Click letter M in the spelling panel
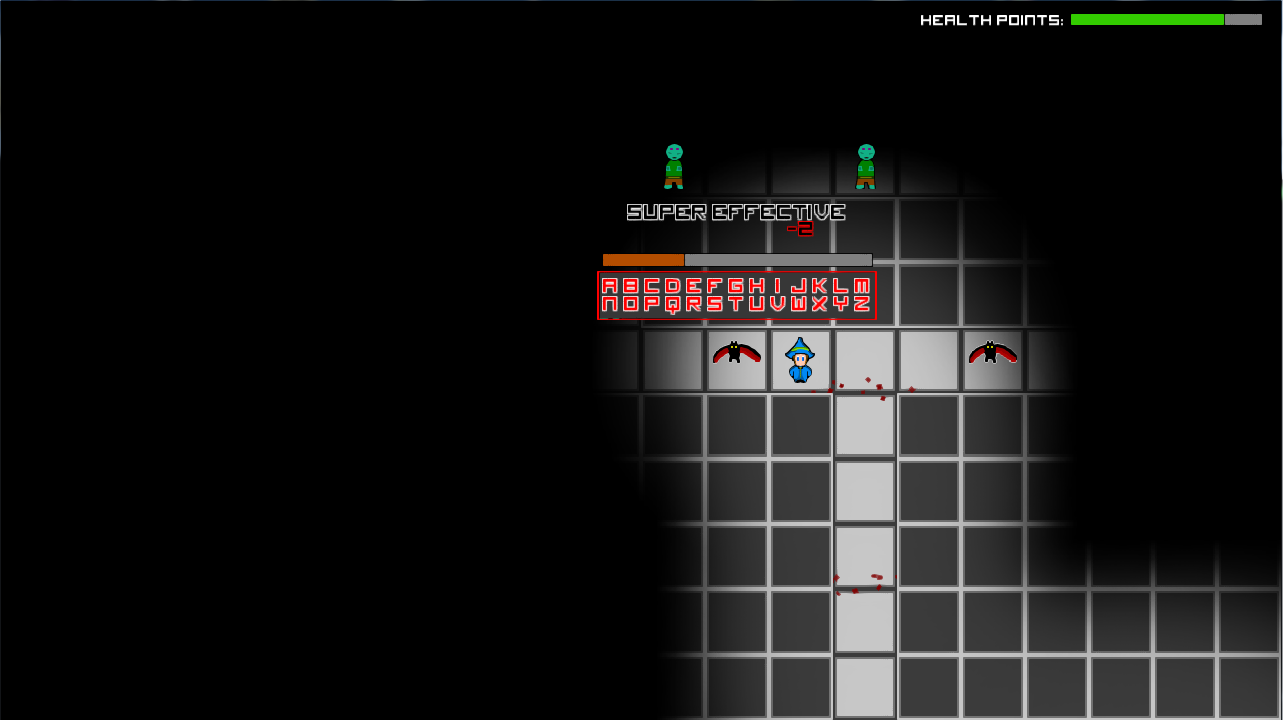Viewport: 1283px width, 720px height. click(x=864, y=285)
